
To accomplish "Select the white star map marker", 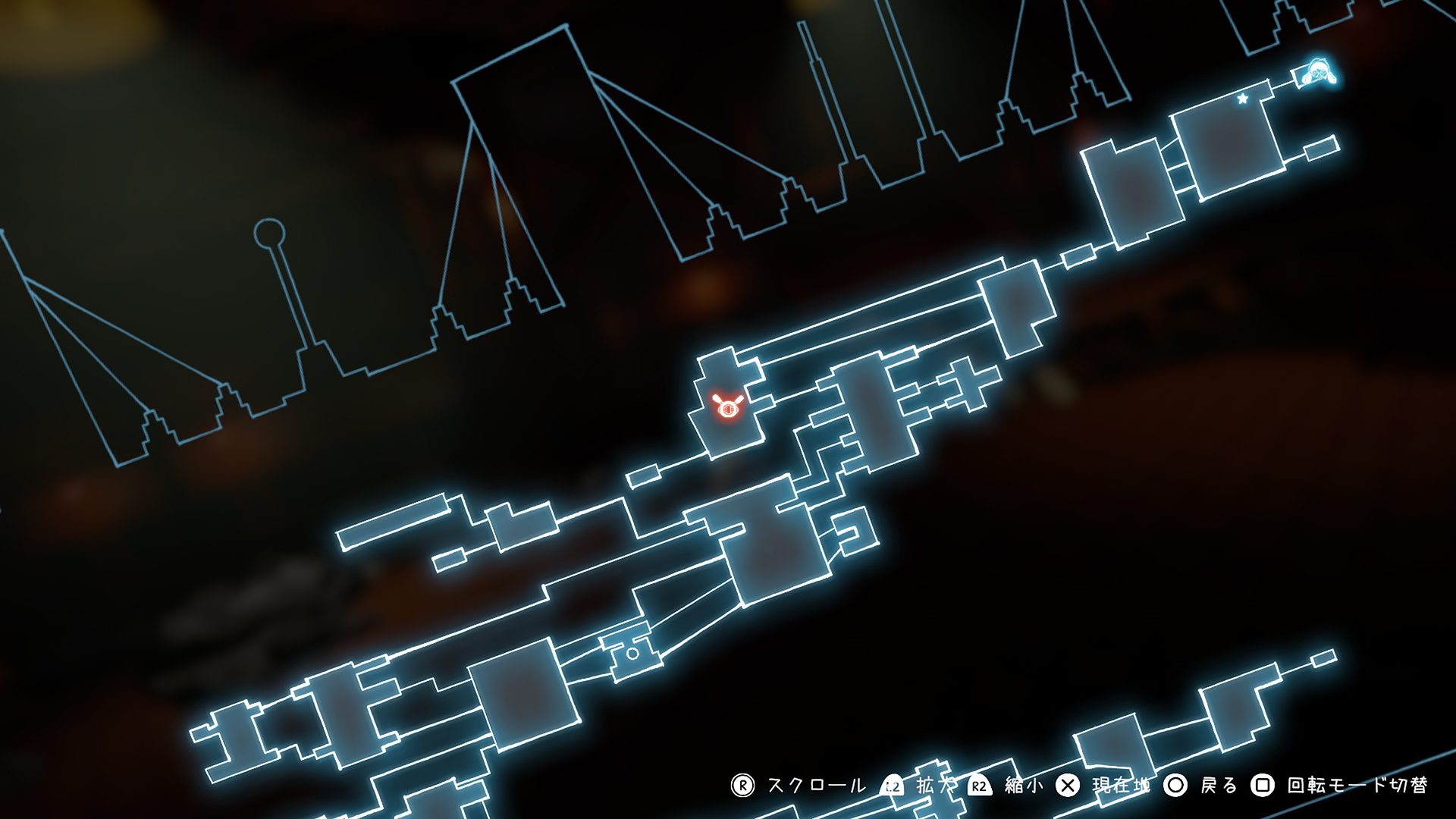I will click(1243, 99).
